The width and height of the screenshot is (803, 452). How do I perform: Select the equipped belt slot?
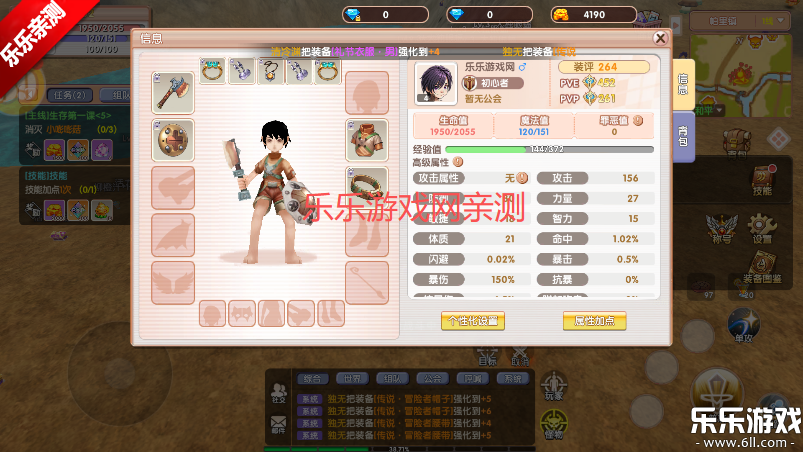pos(367,188)
